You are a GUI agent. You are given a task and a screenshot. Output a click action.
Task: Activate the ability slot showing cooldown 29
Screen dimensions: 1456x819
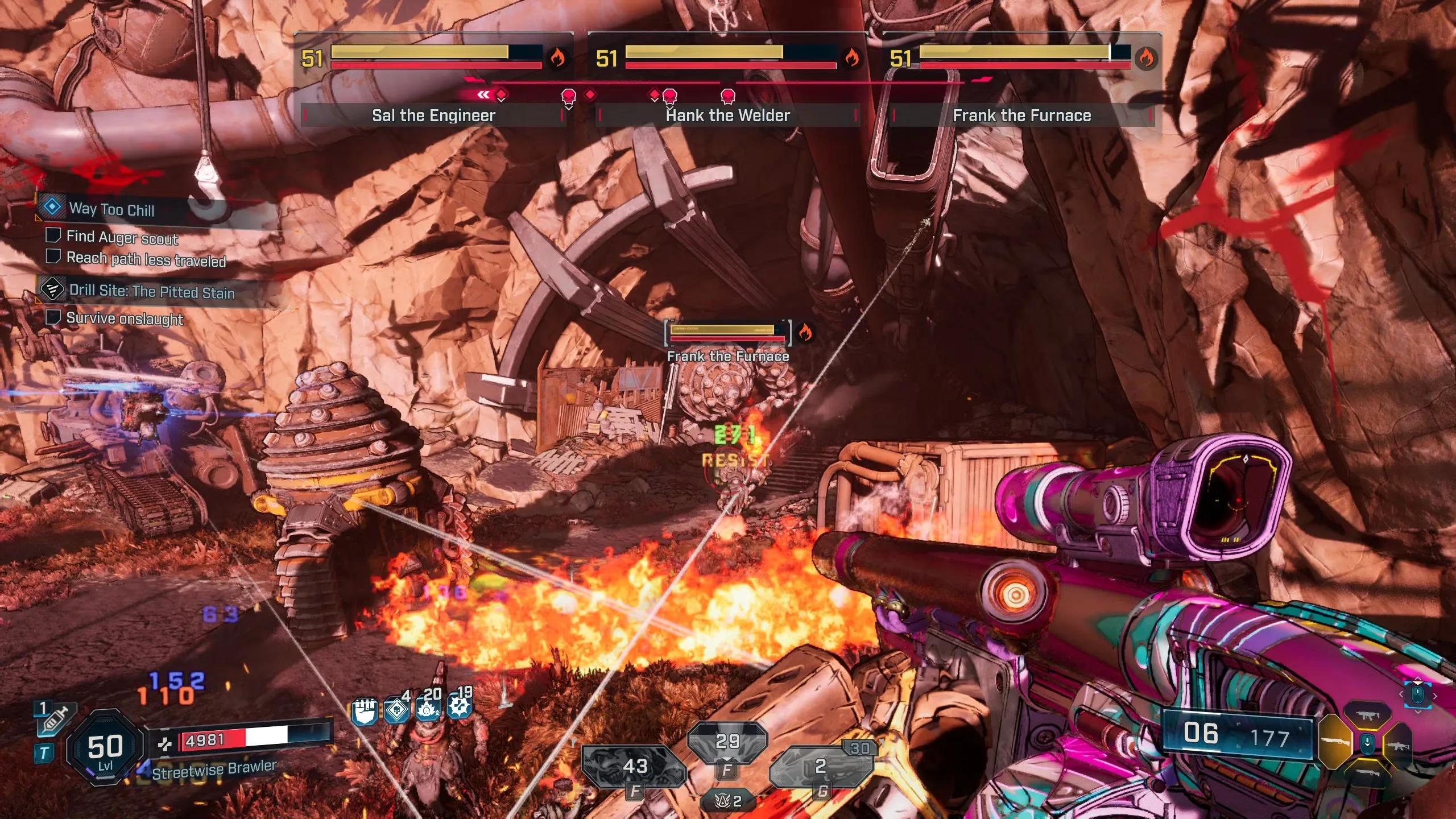pyautogui.click(x=727, y=742)
